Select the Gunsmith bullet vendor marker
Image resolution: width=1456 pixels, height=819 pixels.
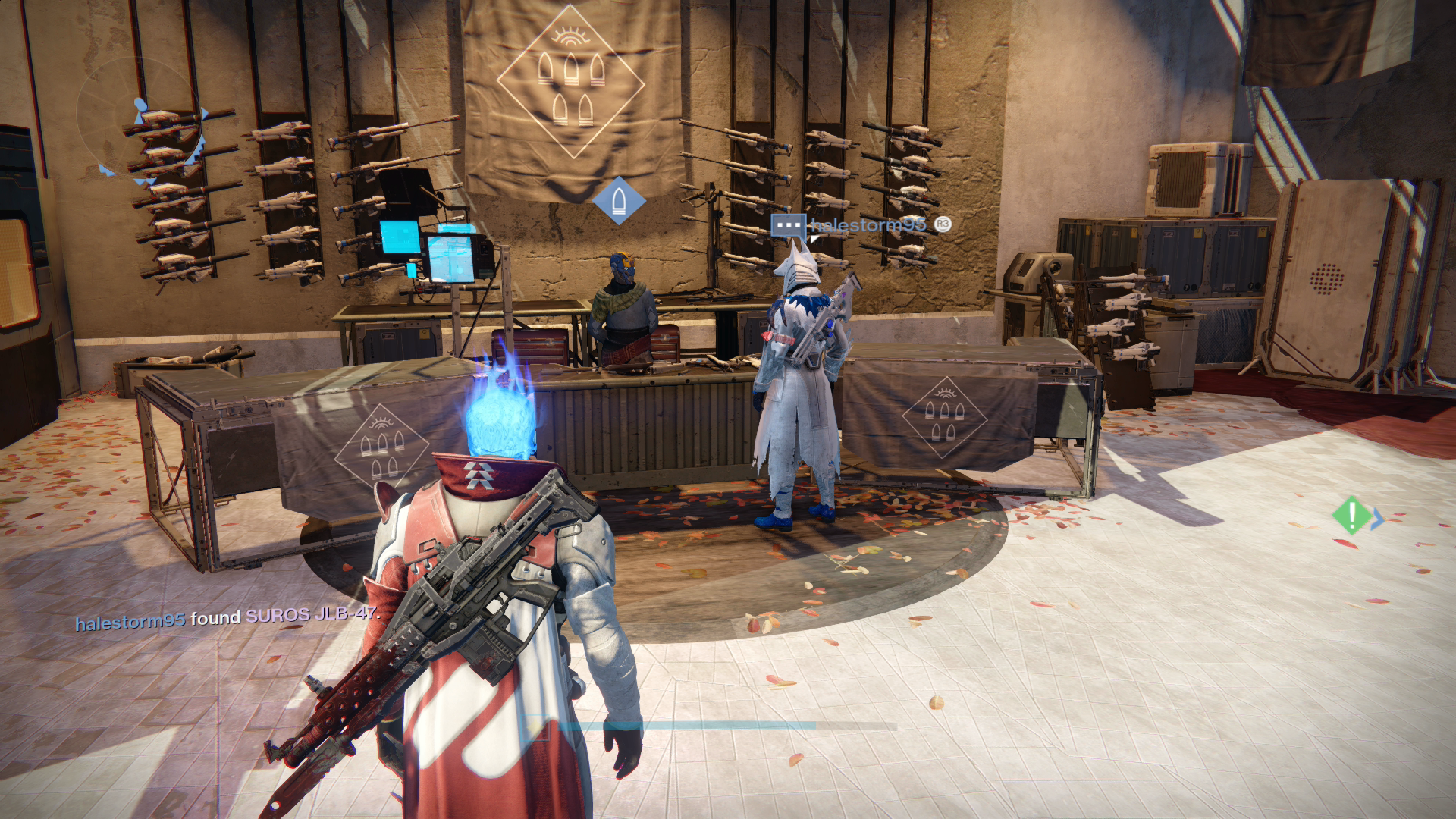pos(619,201)
